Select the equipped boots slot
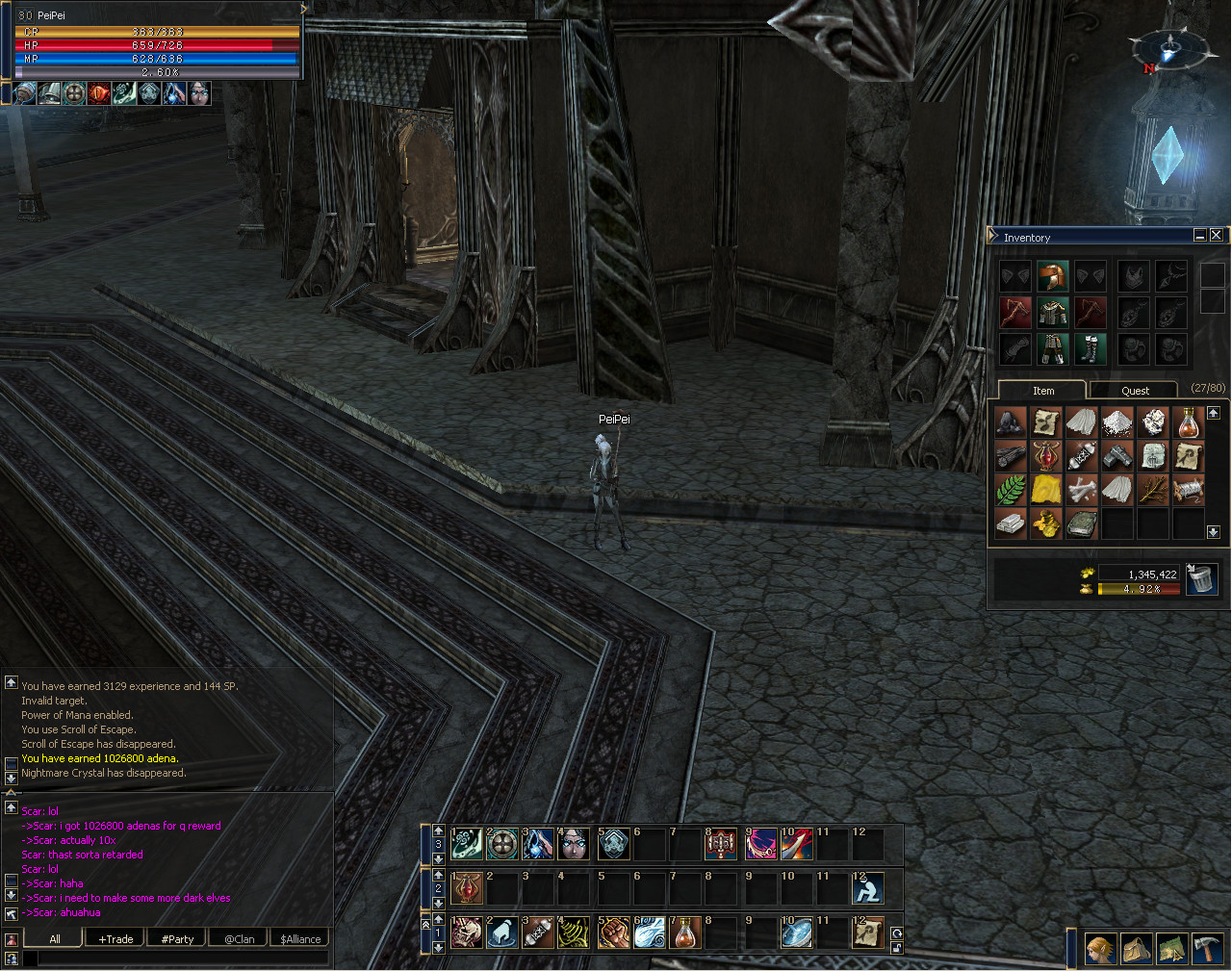This screenshot has height=971, width=1232. tap(1090, 348)
